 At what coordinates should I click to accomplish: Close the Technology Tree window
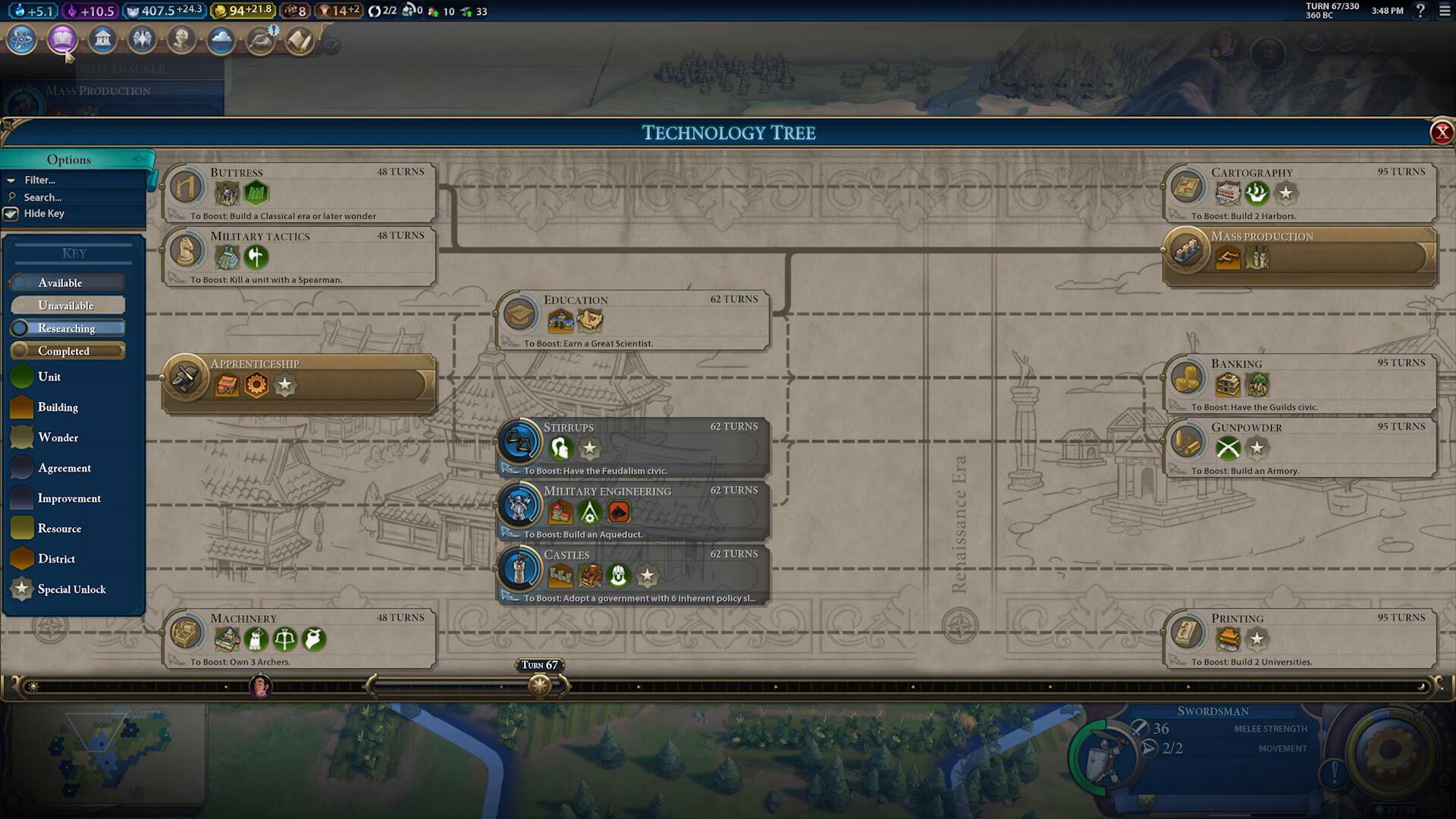point(1441,133)
